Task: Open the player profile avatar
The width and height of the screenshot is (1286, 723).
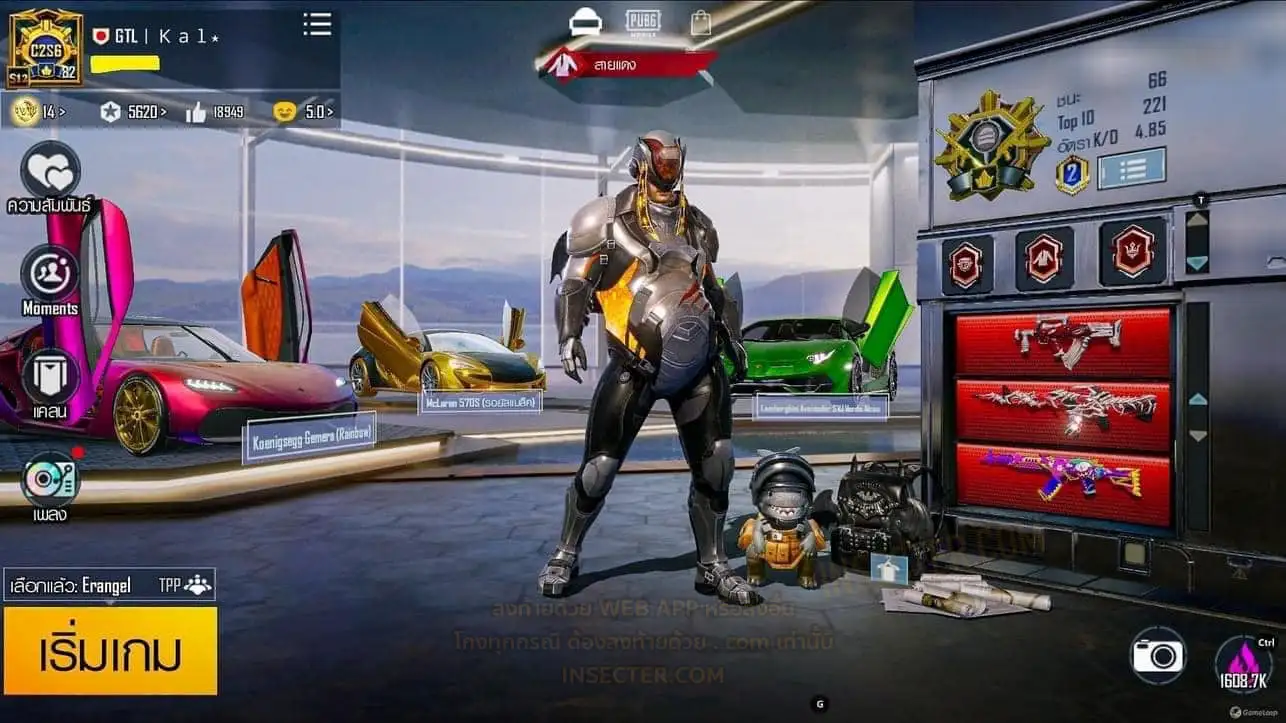Action: tap(45, 48)
